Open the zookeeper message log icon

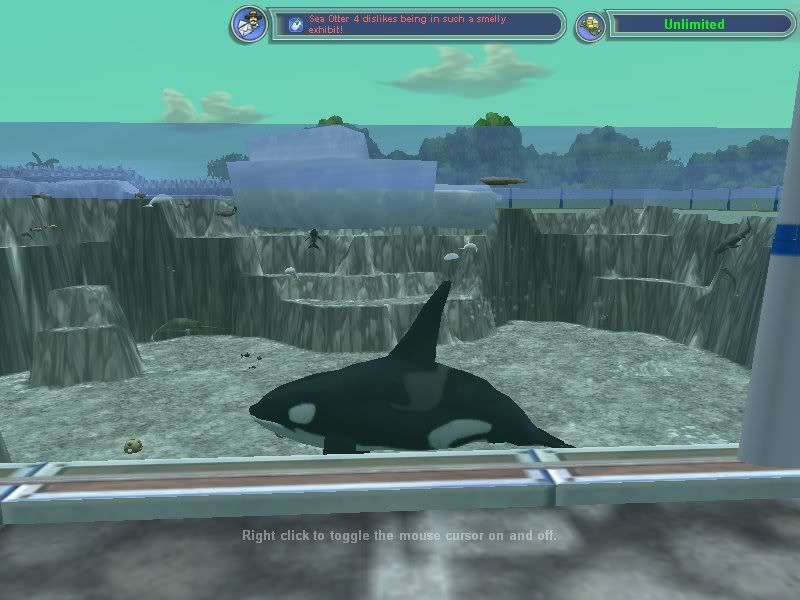coord(248,24)
